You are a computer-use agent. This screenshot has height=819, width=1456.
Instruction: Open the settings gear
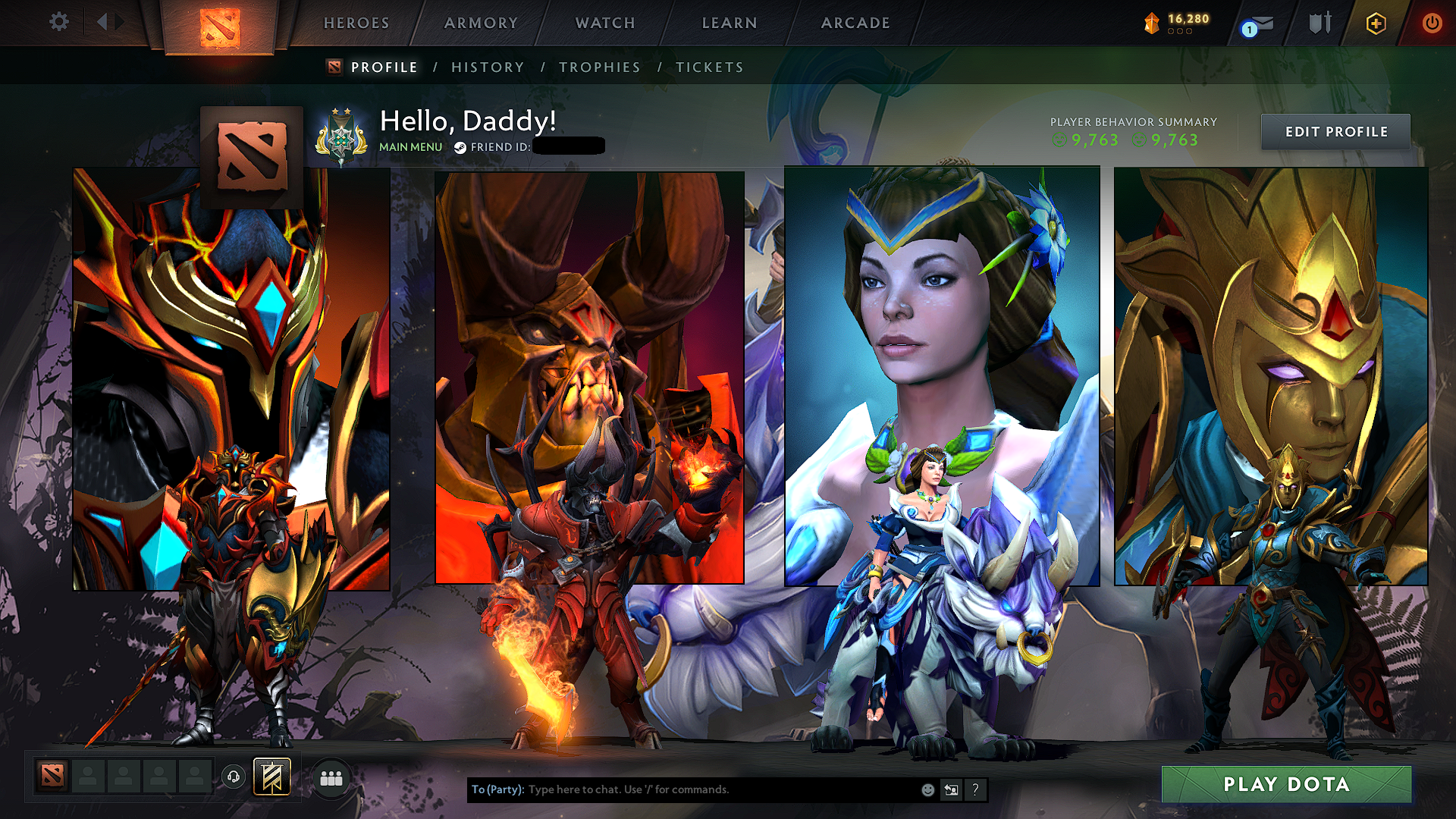click(x=58, y=22)
